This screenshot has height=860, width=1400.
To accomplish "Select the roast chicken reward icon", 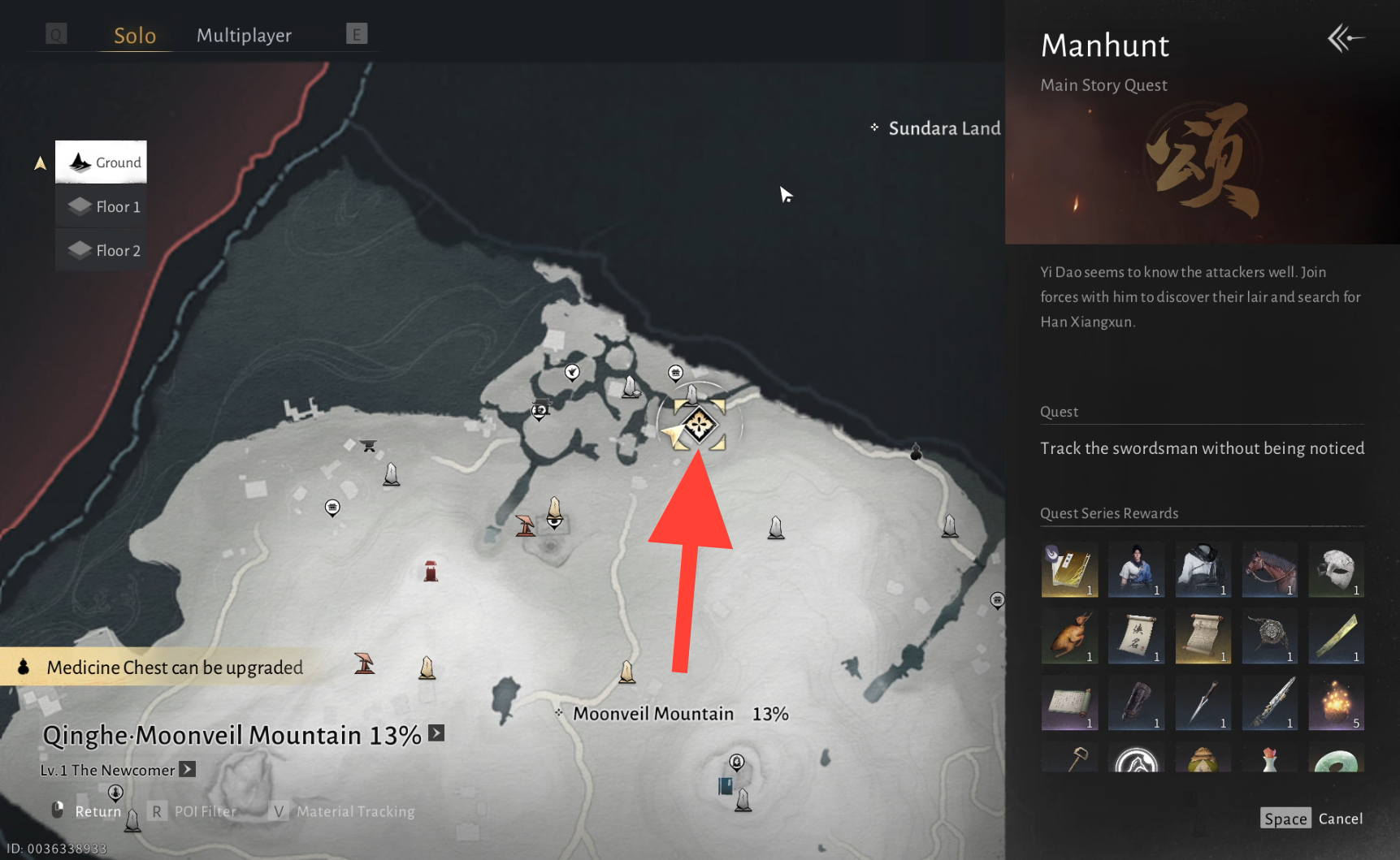I will pos(1069,636).
